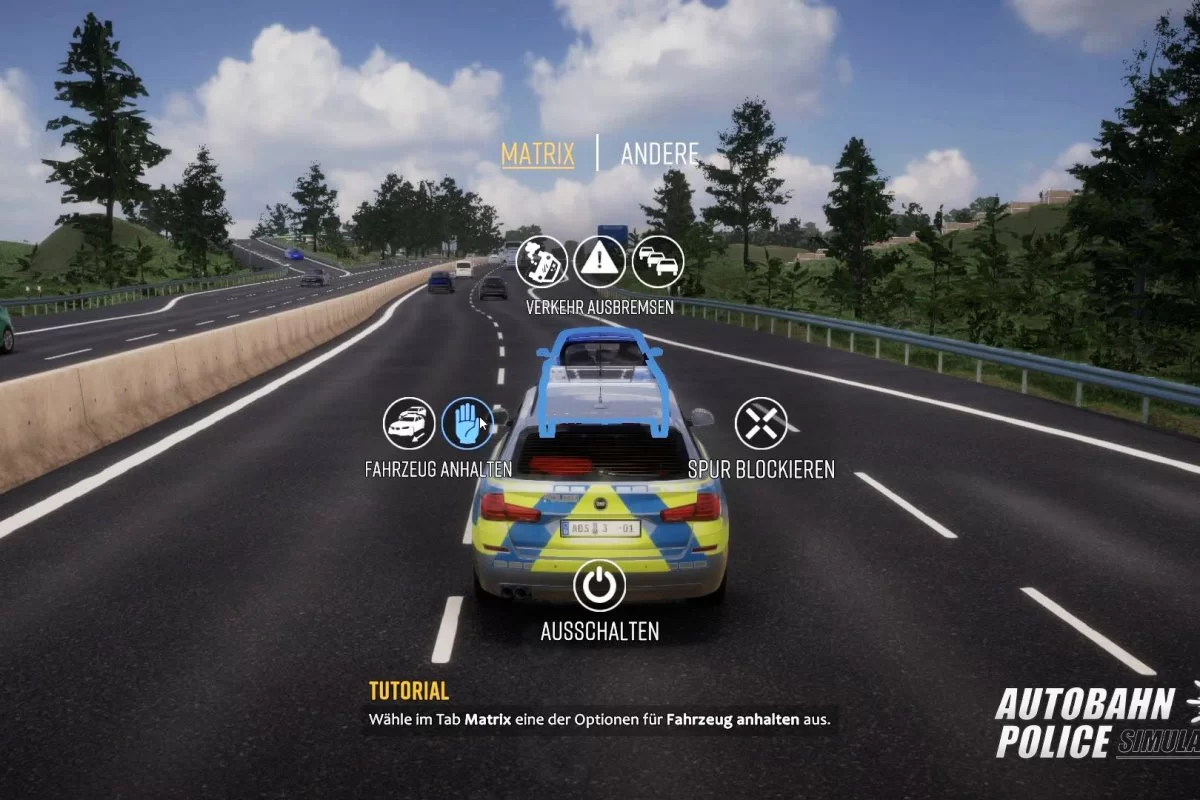Switch to the Matrix tab

pyautogui.click(x=538, y=154)
